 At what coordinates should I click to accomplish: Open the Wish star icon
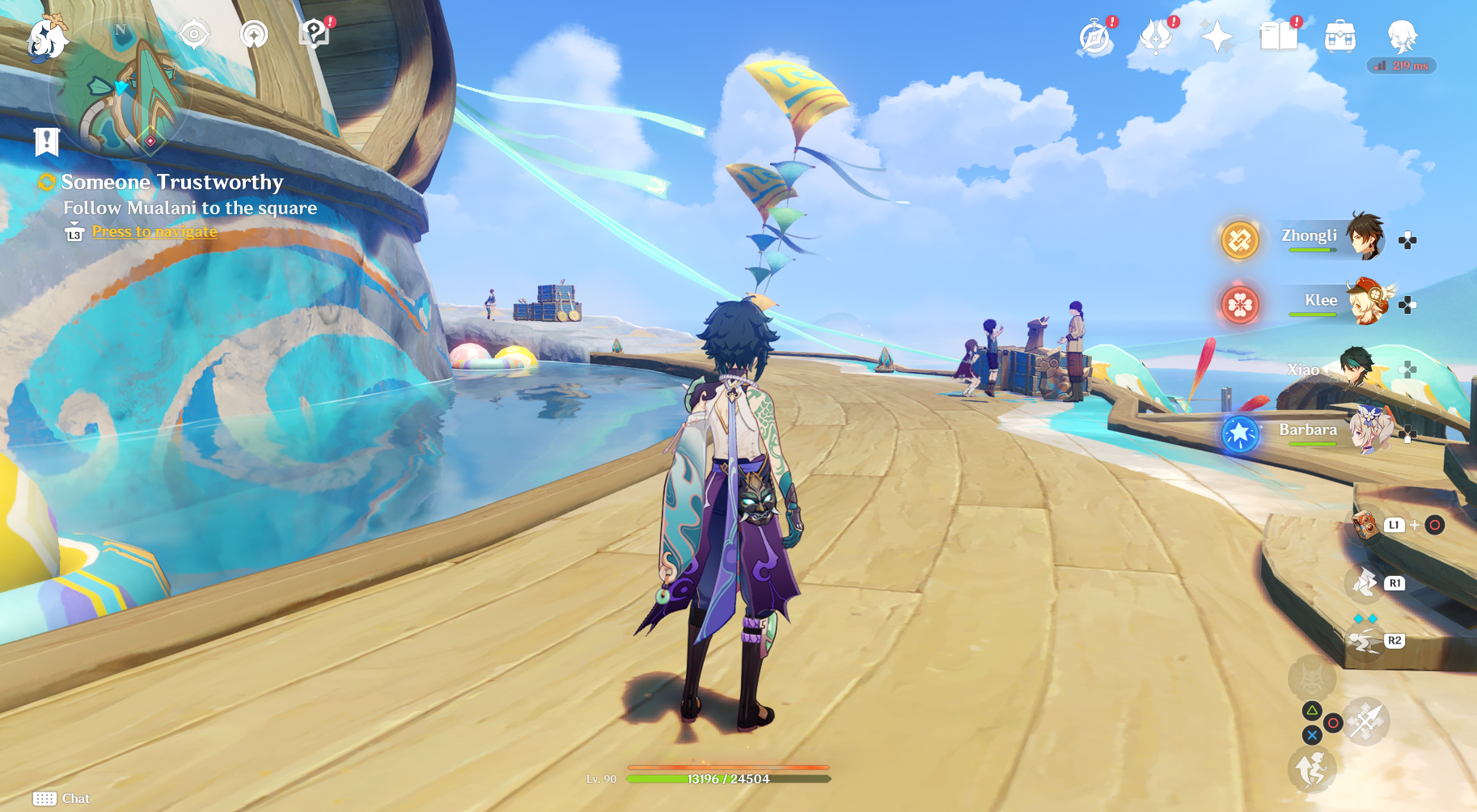click(x=1217, y=37)
